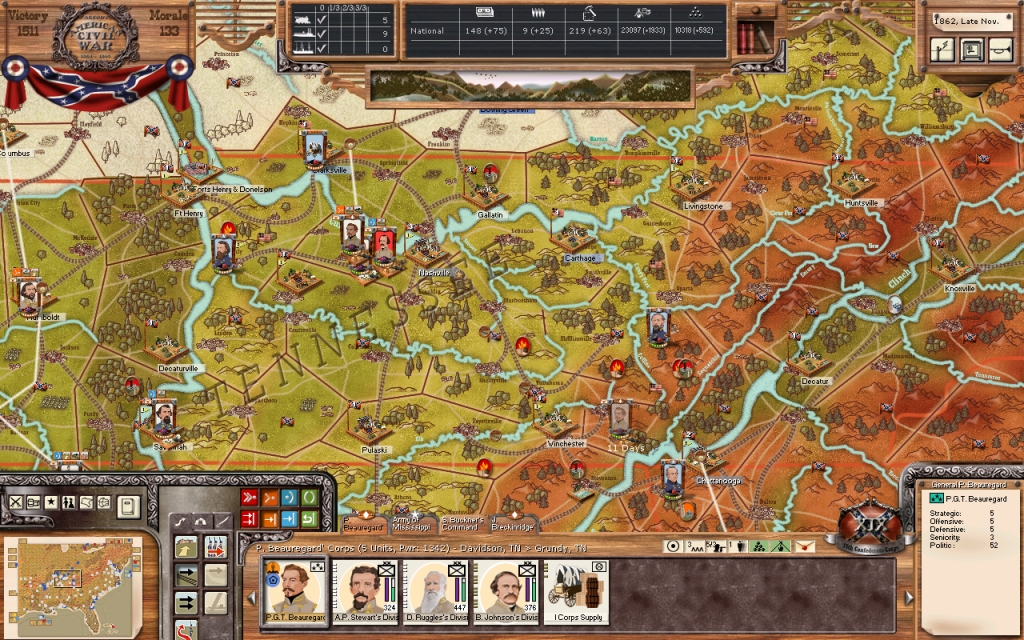The height and width of the screenshot is (640, 1024).
Task: Toggle the crossed sabres map filter
Action: tap(15, 502)
